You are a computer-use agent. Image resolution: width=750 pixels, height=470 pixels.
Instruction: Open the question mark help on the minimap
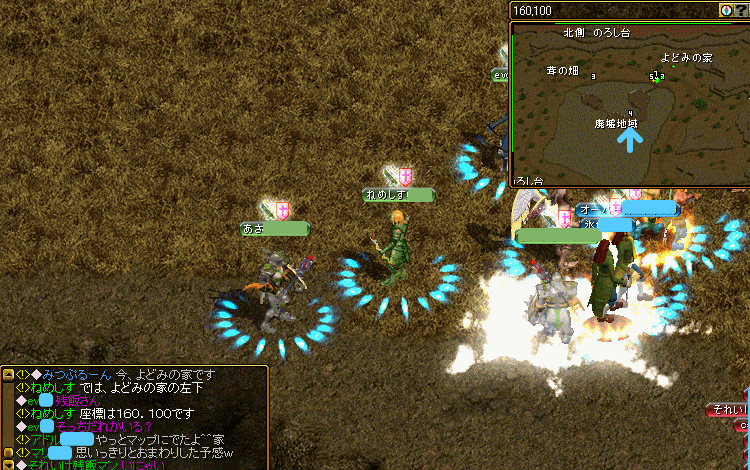coord(742,10)
